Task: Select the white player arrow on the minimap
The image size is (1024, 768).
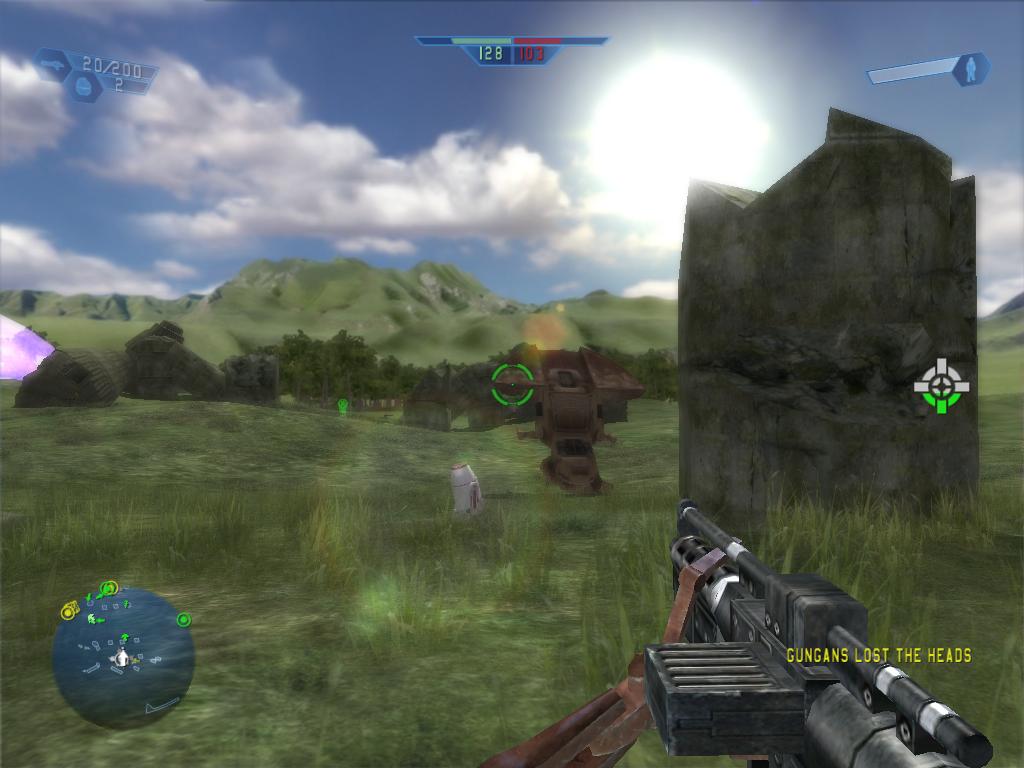Action: [x=122, y=657]
